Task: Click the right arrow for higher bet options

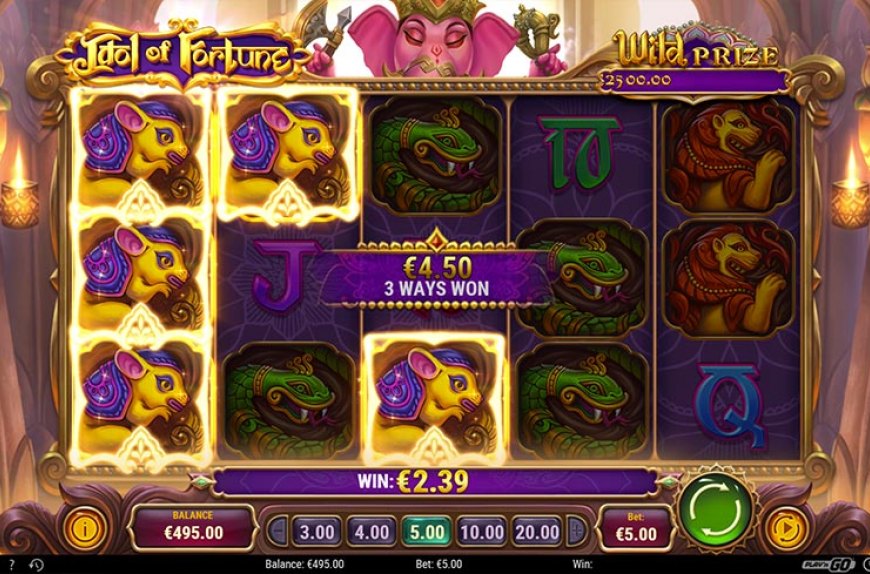Action: coord(576,531)
